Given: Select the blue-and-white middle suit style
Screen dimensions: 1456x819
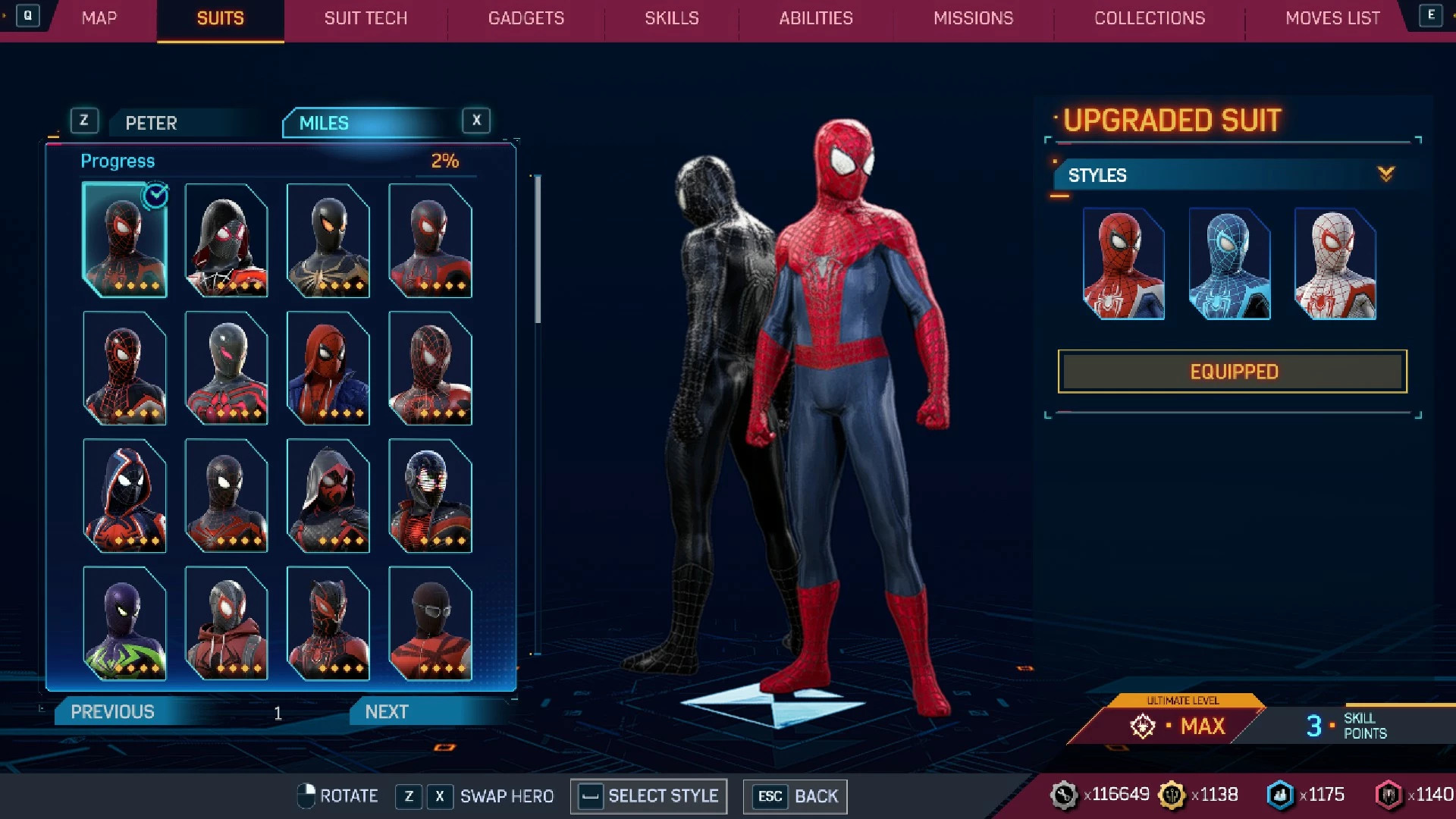Looking at the screenshot, I should 1228,264.
